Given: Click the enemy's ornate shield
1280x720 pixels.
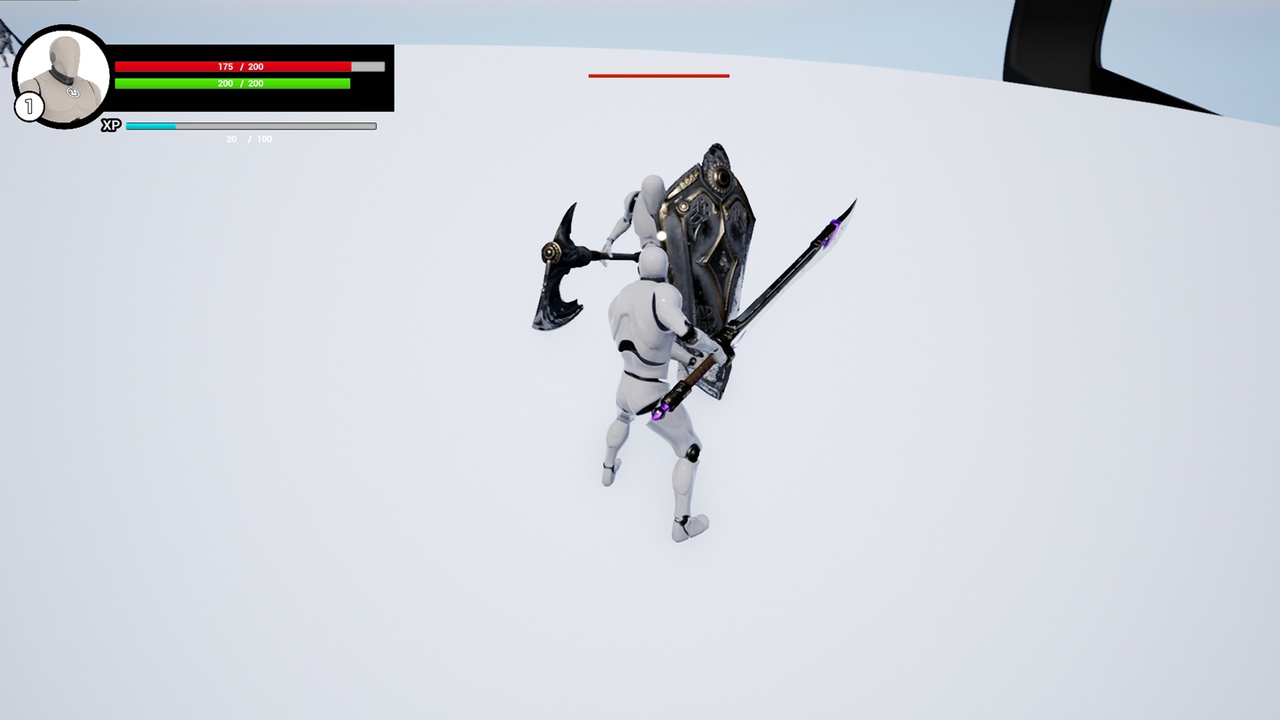Looking at the screenshot, I should 710,250.
